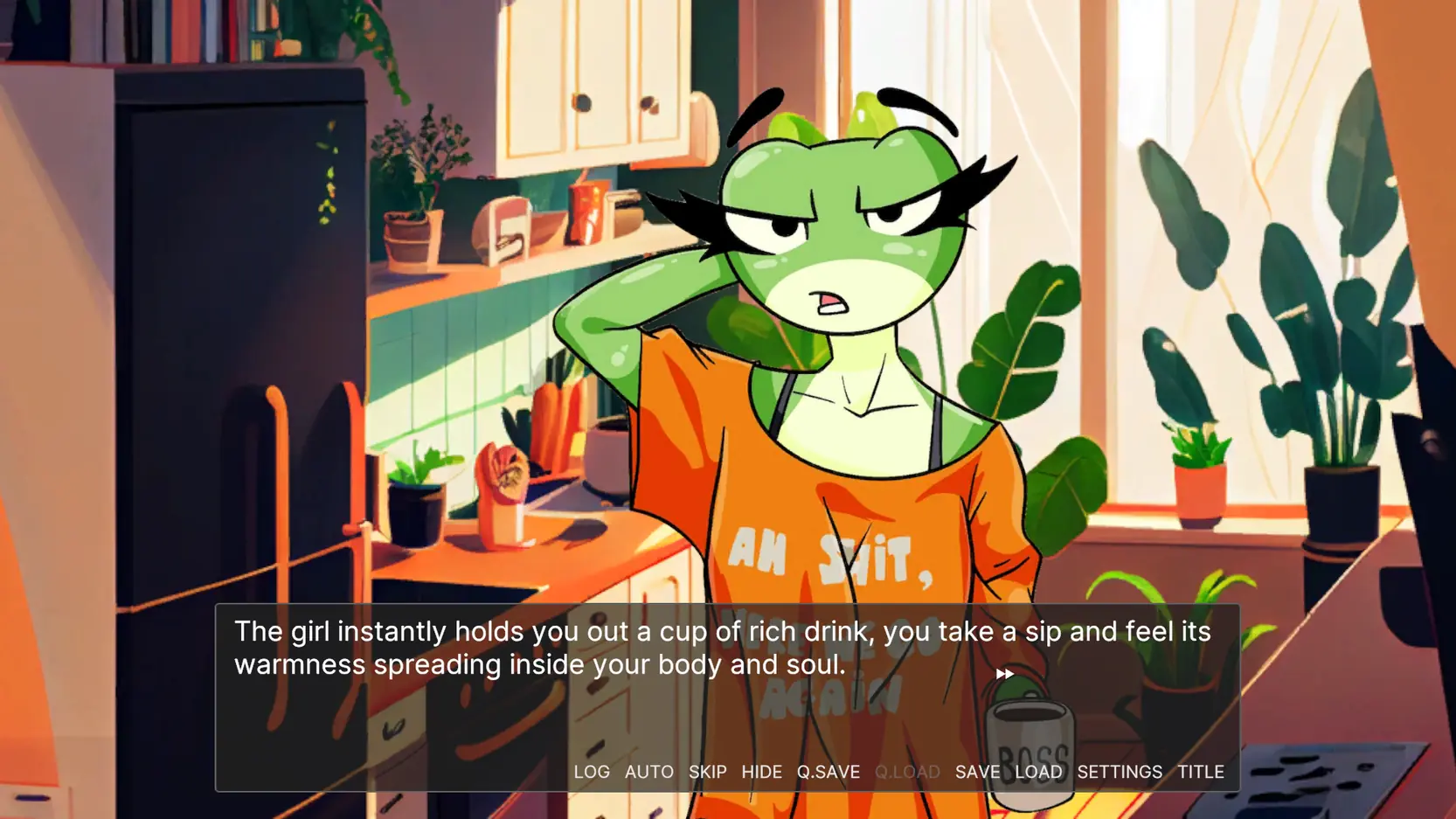This screenshot has height=819, width=1456.
Task: Make a quick save with Q.SAVE
Action: coord(829,772)
